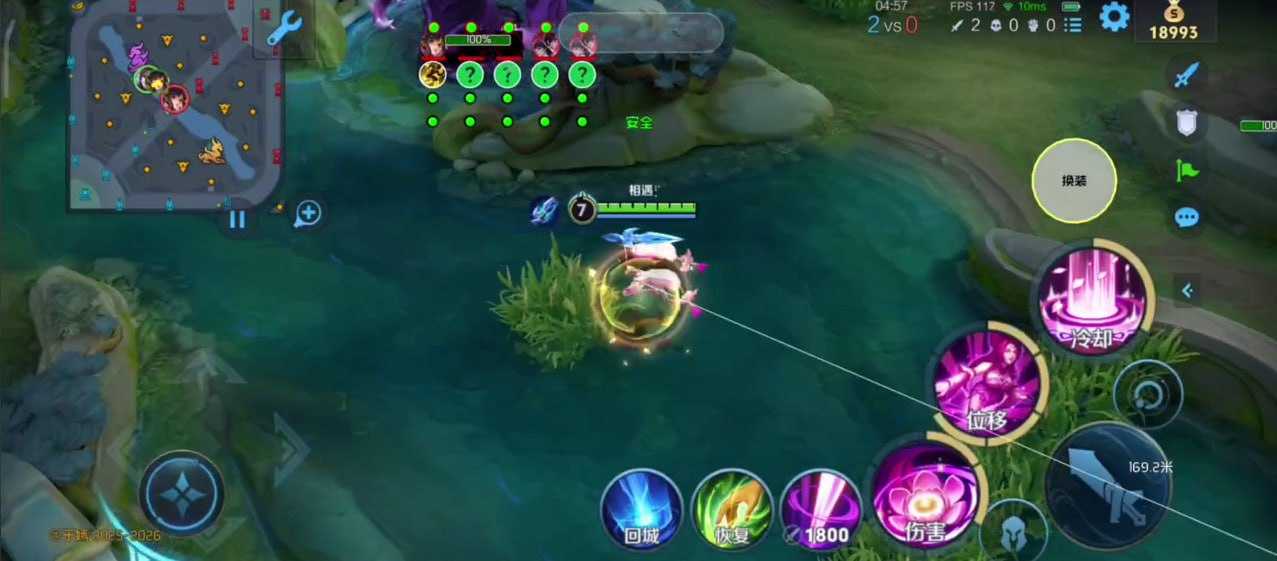Collapse the side panel with the arrow

click(x=1188, y=291)
